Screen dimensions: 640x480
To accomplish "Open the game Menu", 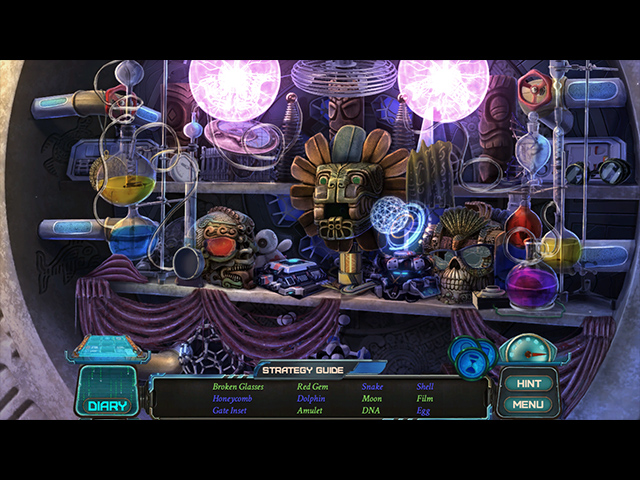I will [x=528, y=404].
